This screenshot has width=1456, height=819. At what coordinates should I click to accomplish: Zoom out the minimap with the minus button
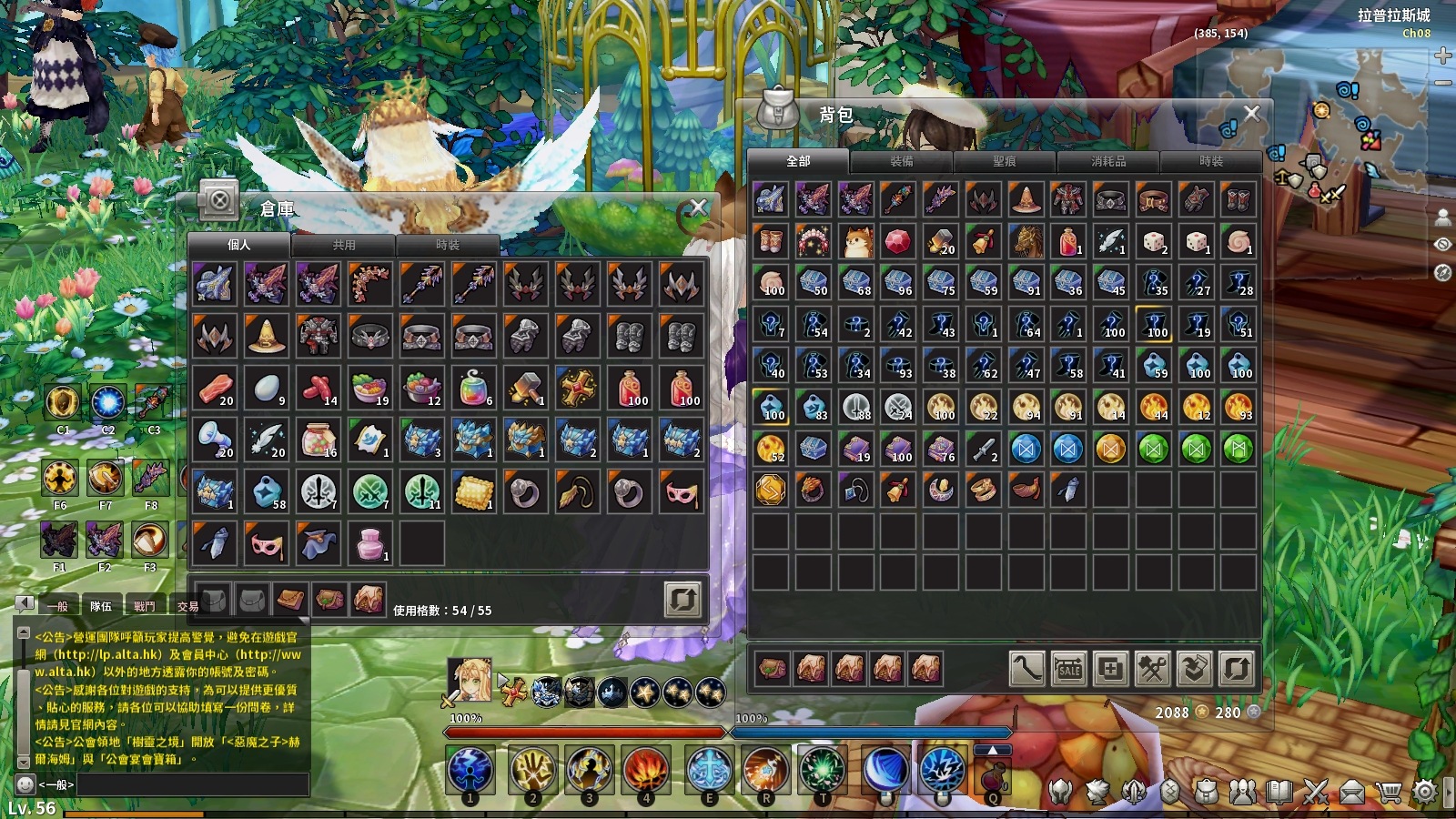click(1442, 82)
